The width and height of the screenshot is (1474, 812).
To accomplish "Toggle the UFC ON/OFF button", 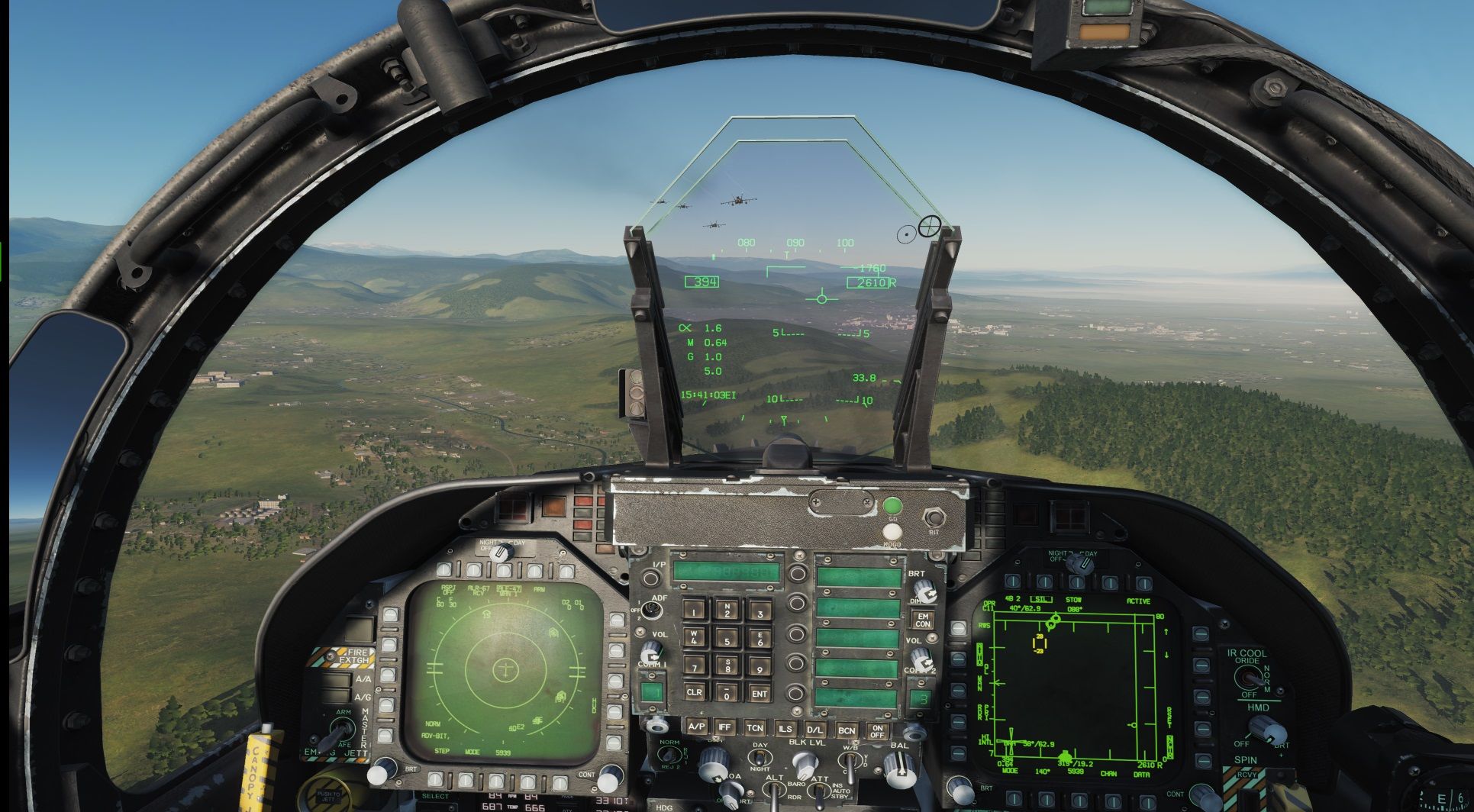I will [877, 731].
